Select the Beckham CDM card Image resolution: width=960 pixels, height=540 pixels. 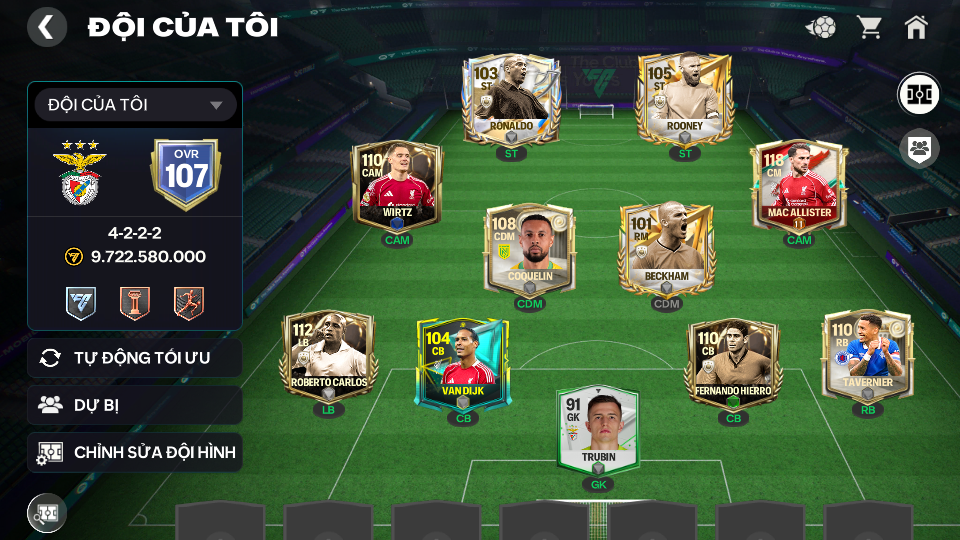[x=666, y=250]
